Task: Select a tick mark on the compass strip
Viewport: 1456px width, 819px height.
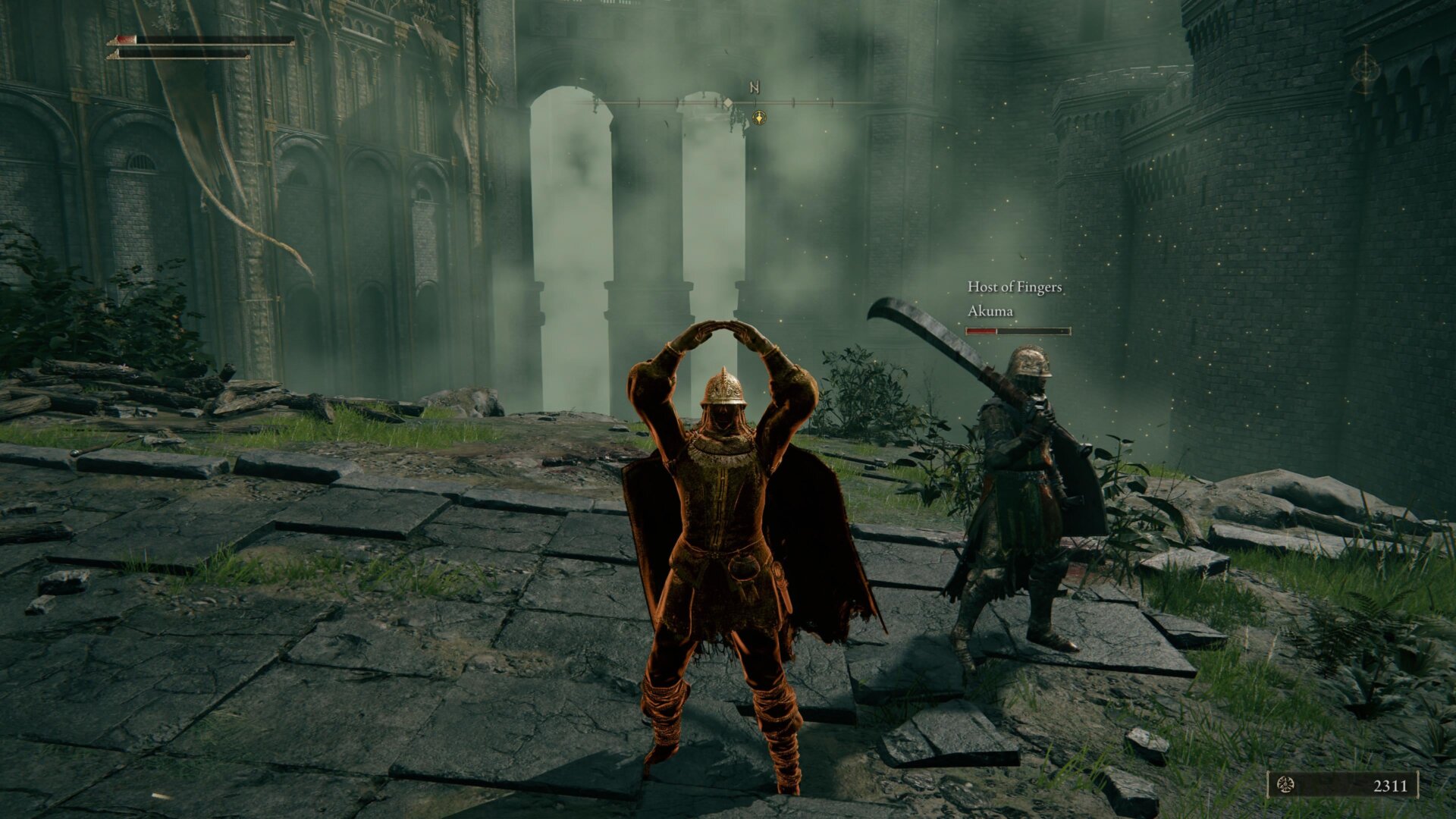Action: point(793,102)
